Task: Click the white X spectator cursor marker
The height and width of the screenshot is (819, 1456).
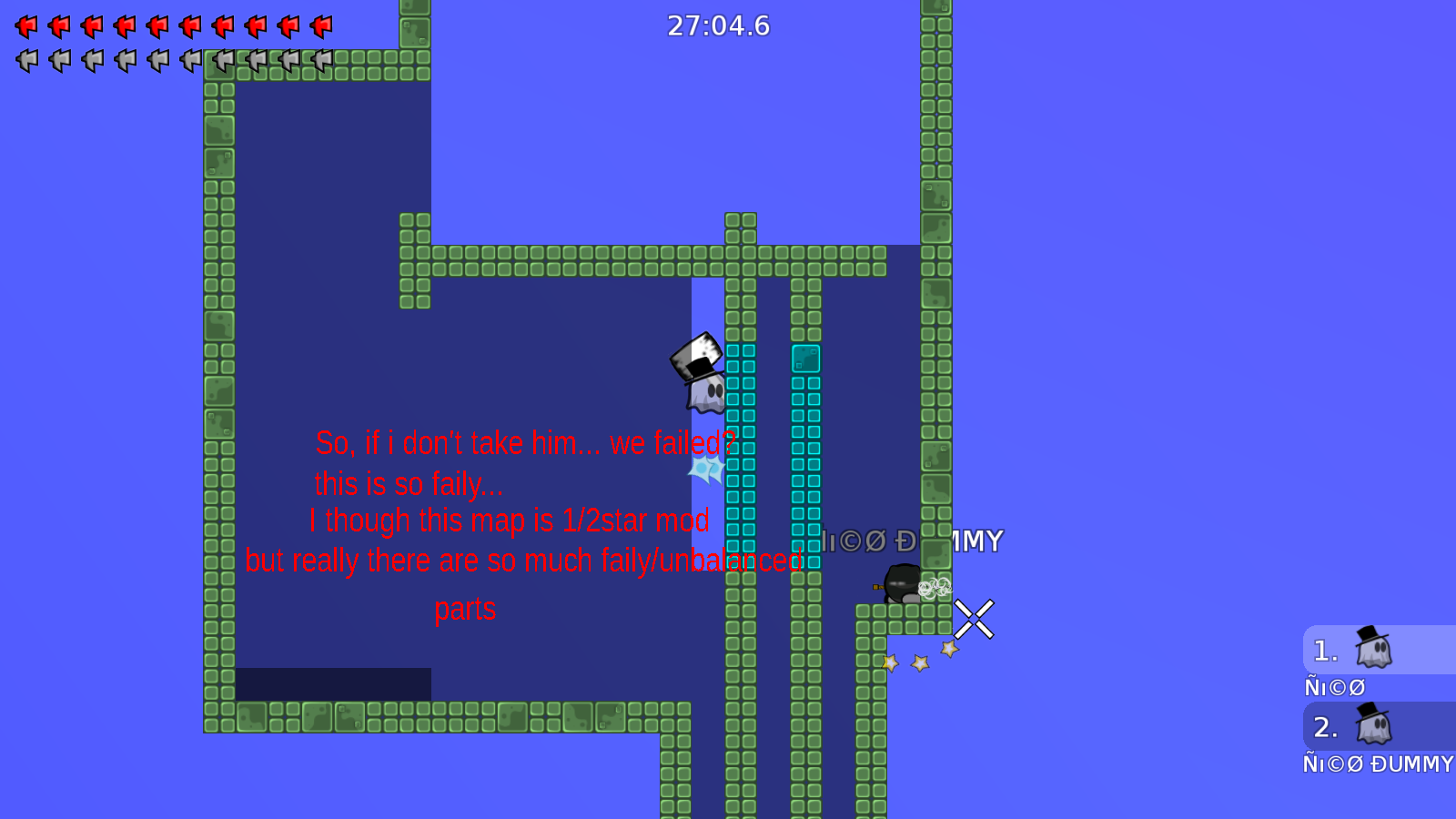Action: click(x=974, y=619)
